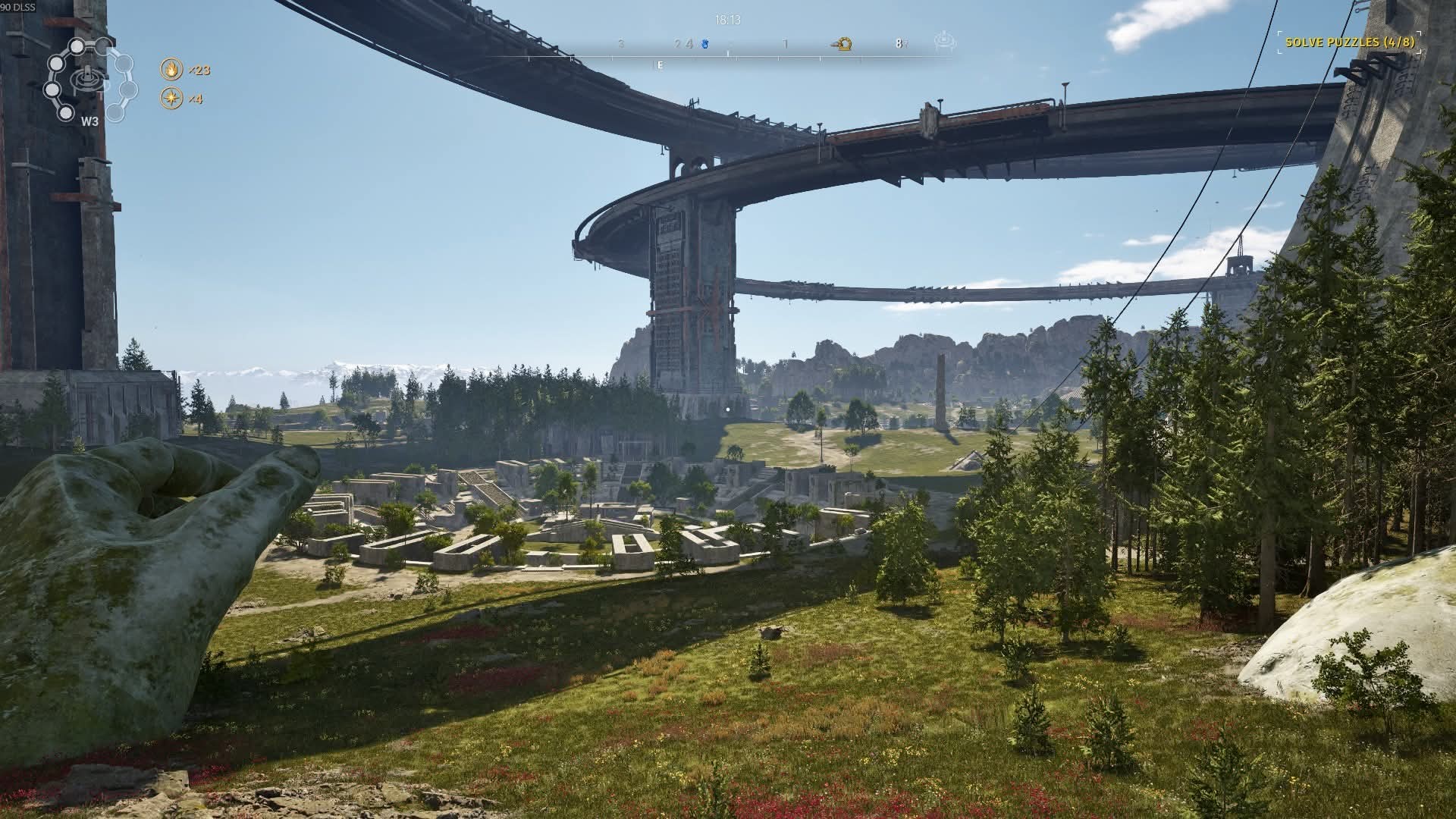The height and width of the screenshot is (819, 1456).
Task: Click the golden ring marker on the compass
Action: pos(843,44)
